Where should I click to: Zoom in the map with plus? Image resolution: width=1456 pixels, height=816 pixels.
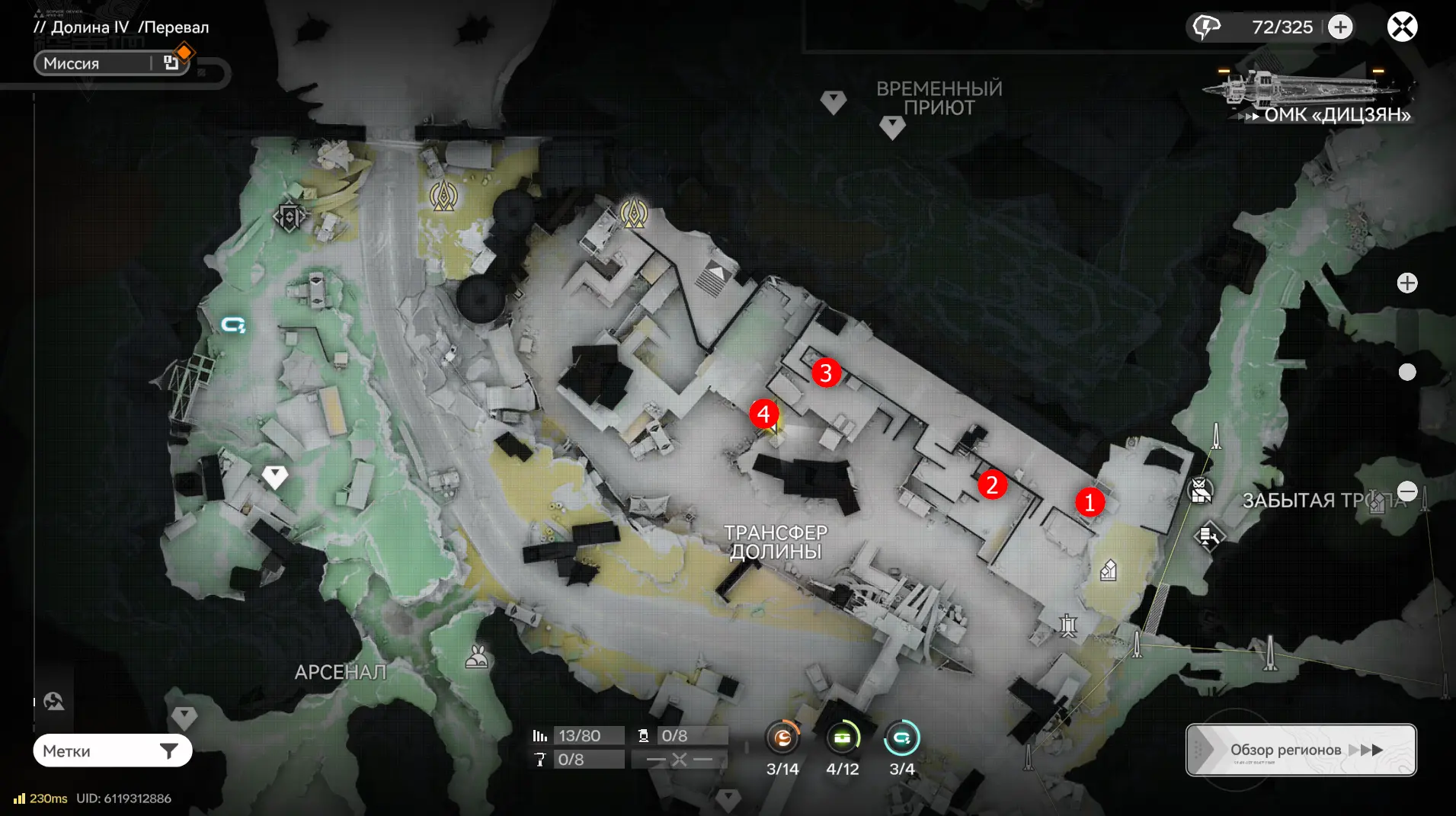(1407, 283)
